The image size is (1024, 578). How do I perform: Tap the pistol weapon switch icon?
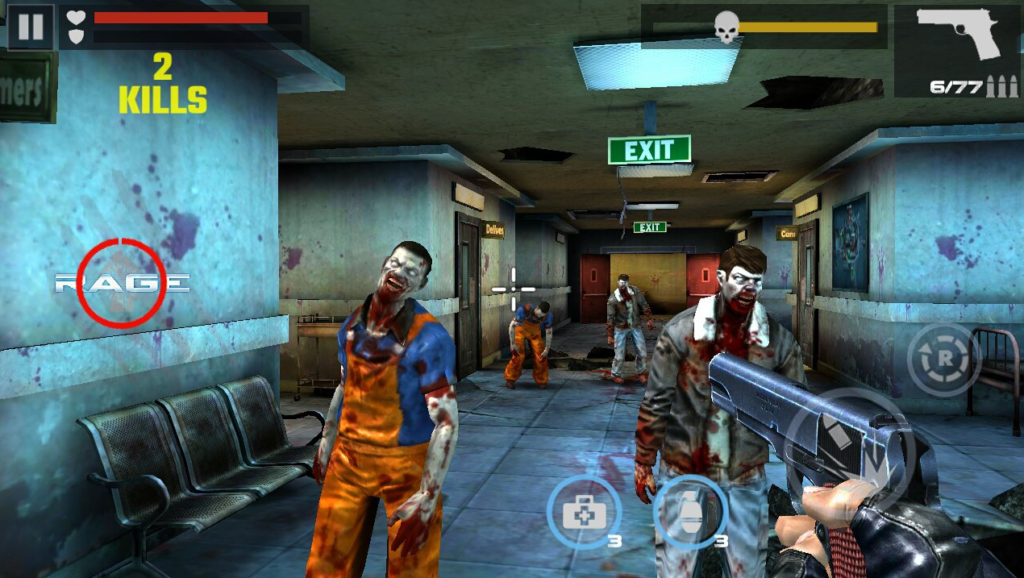(x=957, y=50)
